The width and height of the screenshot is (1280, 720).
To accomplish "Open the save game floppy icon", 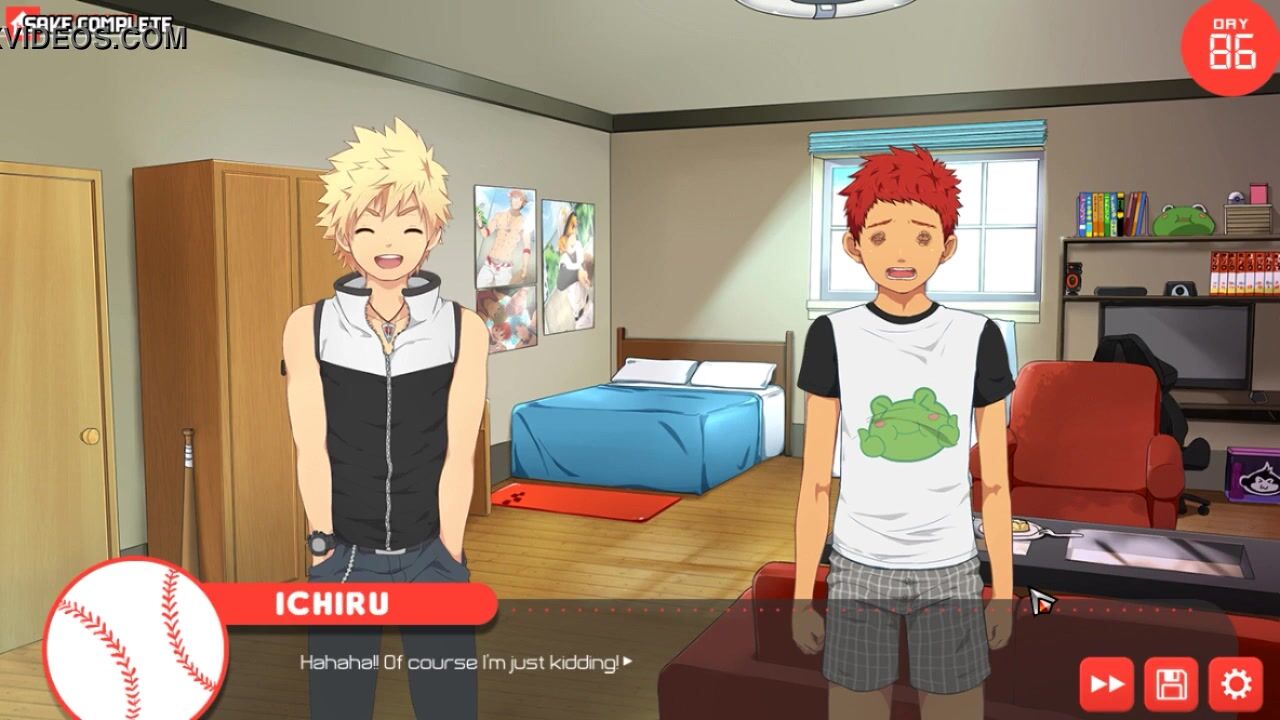I will [1171, 685].
